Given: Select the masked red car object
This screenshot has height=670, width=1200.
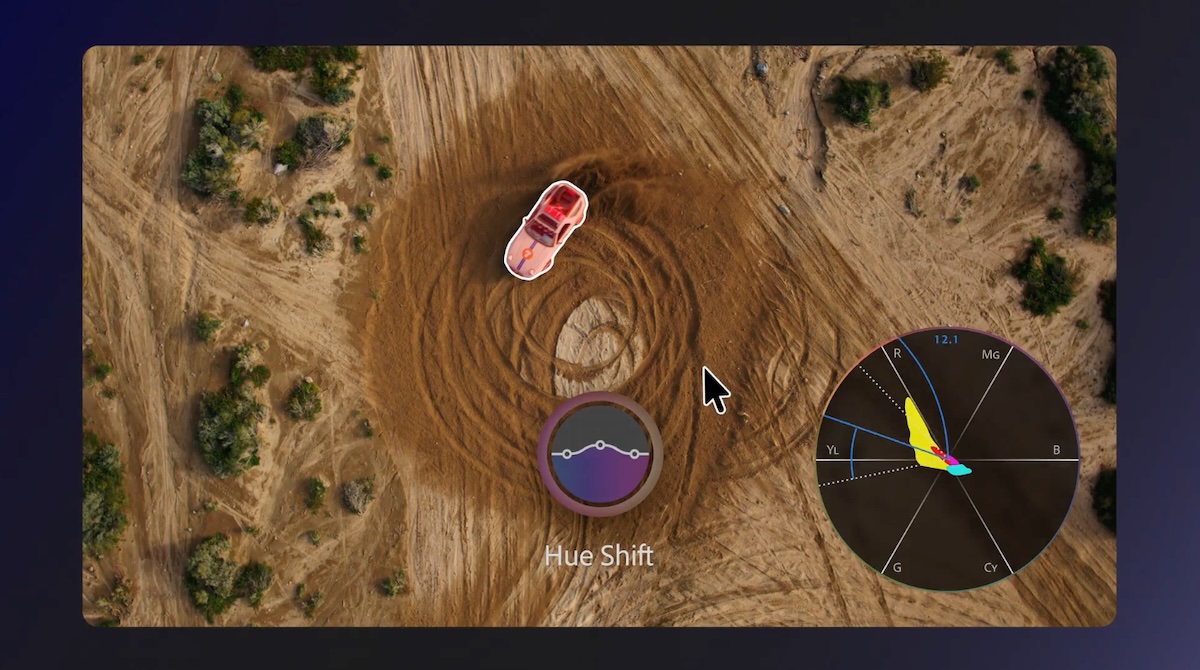Looking at the screenshot, I should point(546,228).
